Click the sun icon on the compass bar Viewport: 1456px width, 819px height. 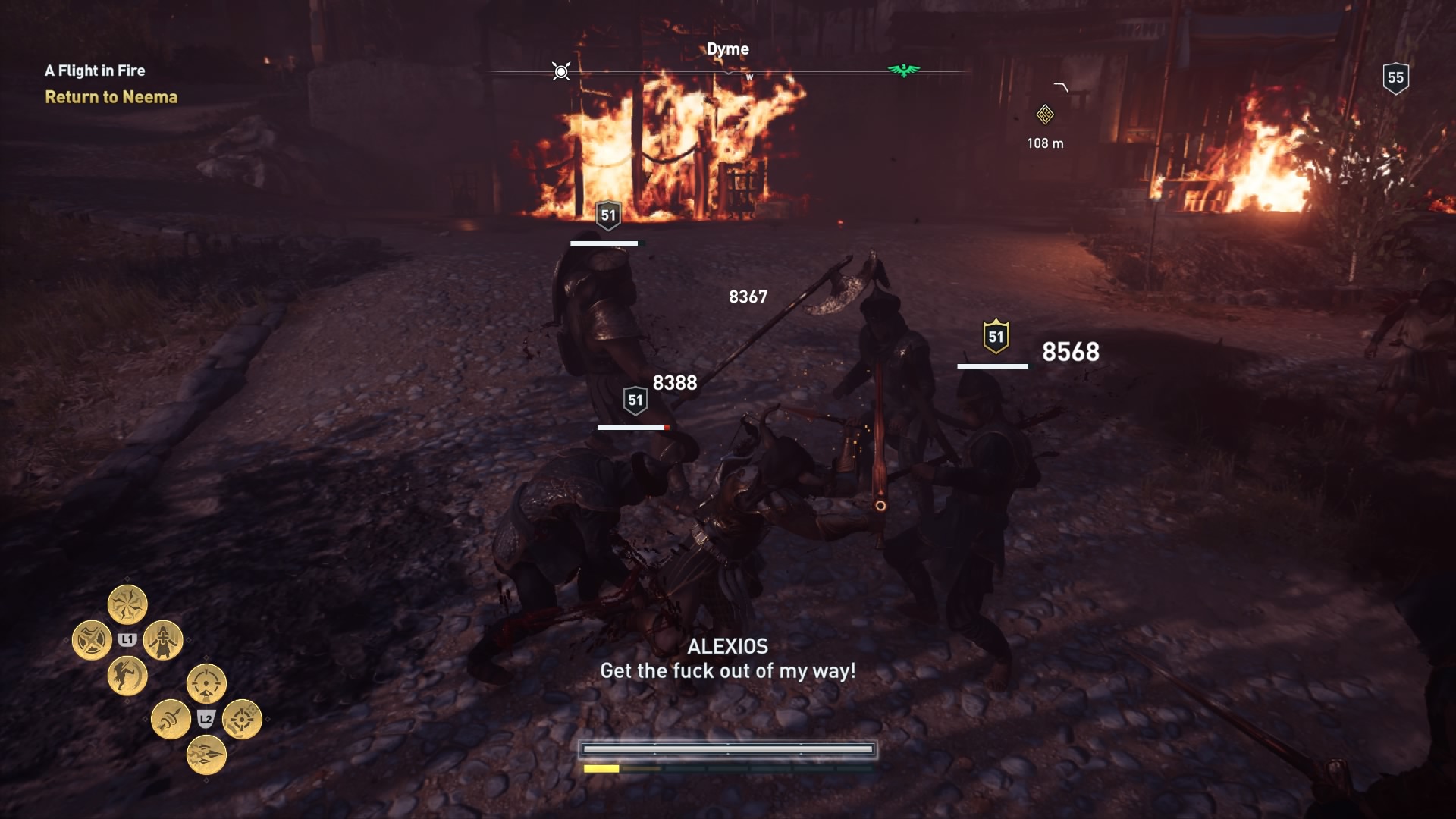(560, 70)
